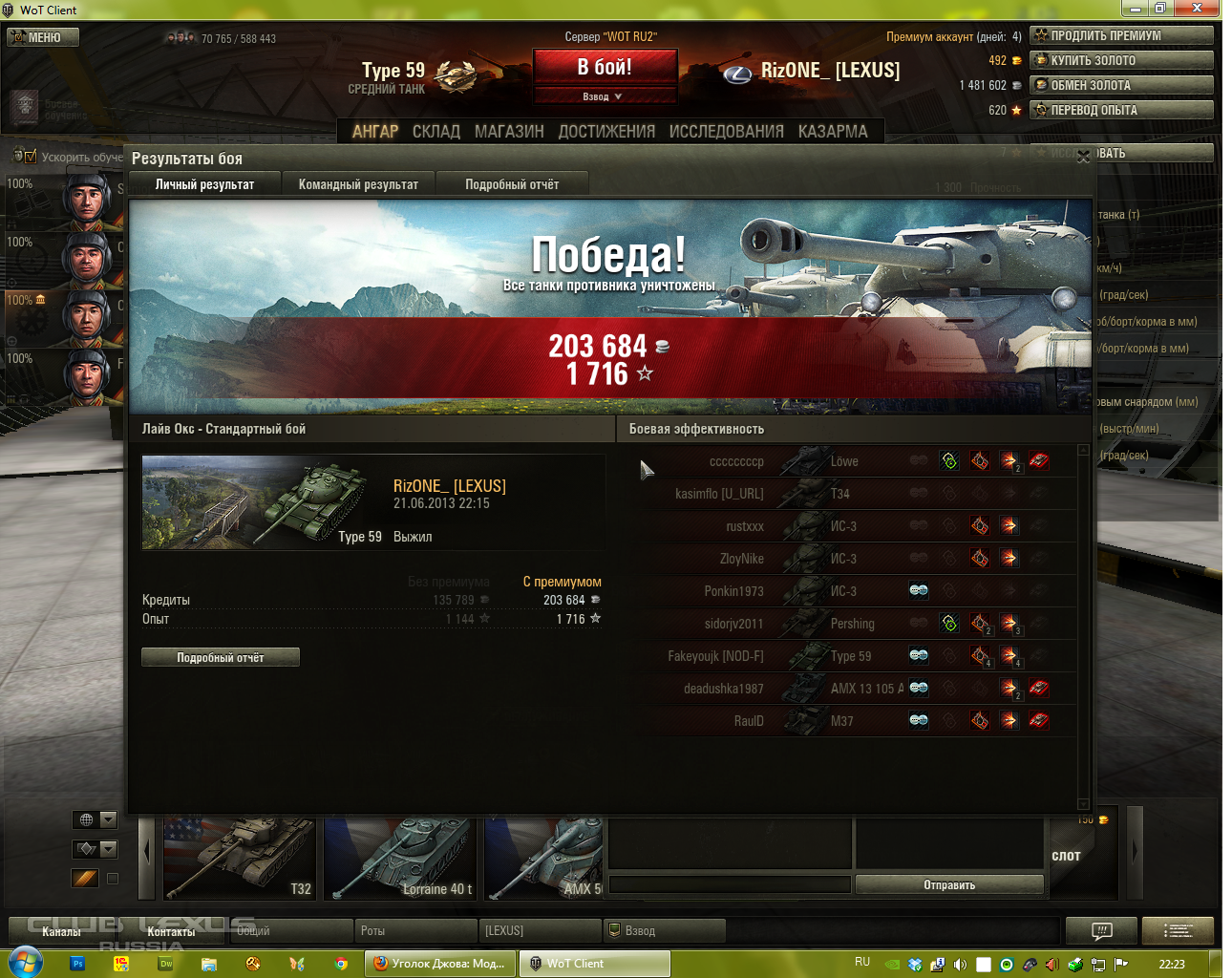Open the ИССЛЕДОВАНИЯ section

tap(726, 132)
